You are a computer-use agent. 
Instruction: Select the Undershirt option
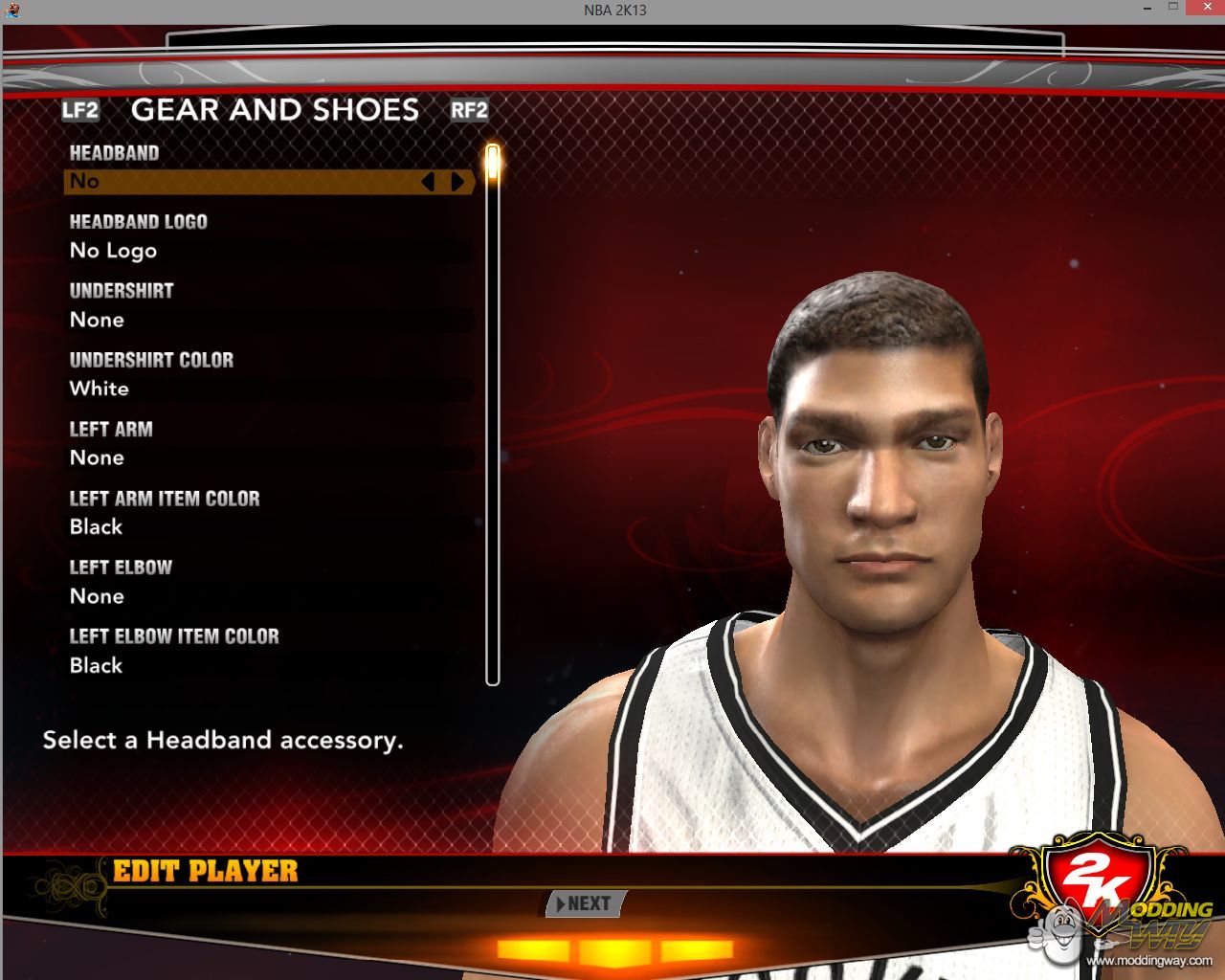(268, 320)
